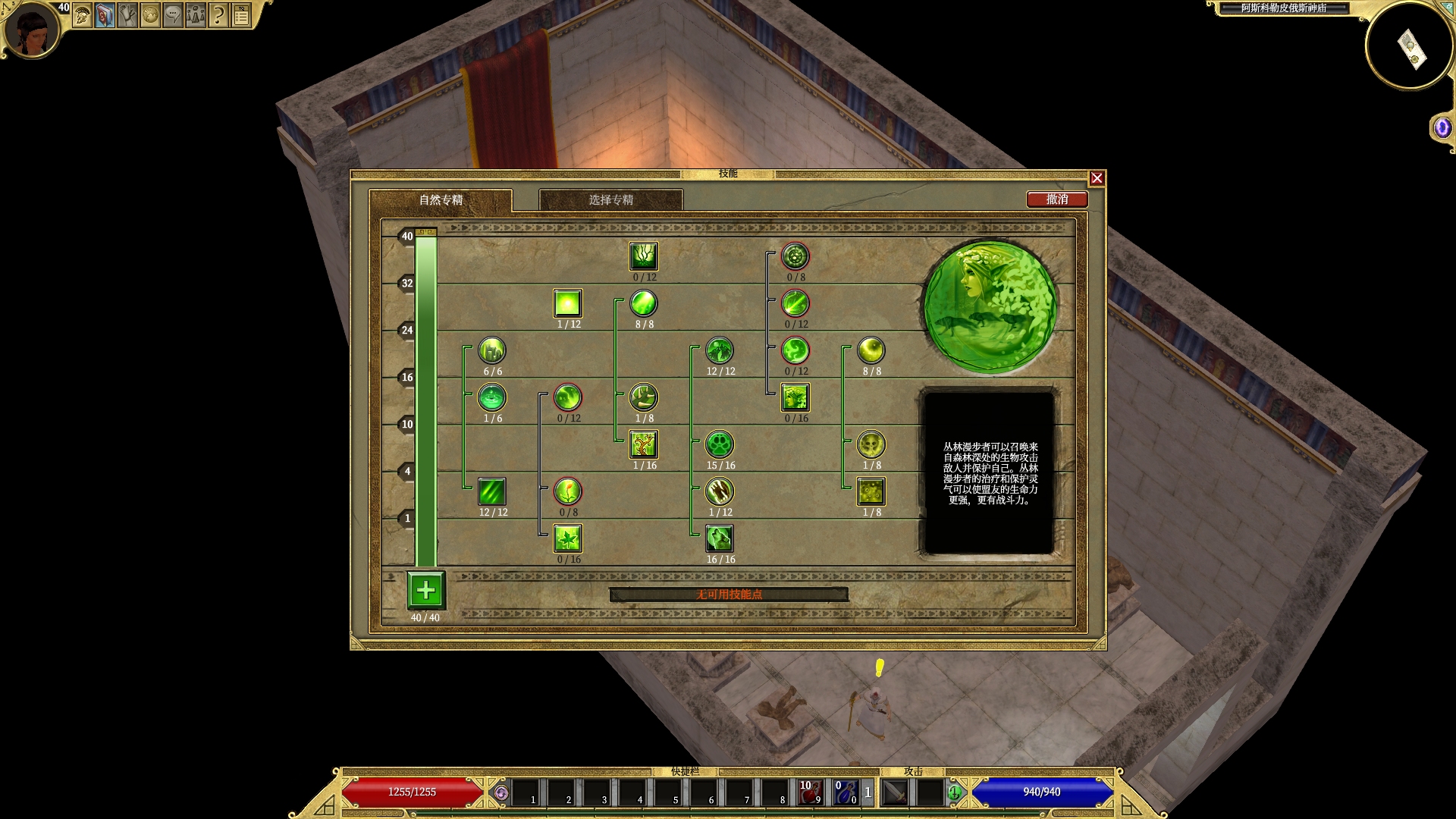Open the world map globe icon
The image size is (1456, 819).
click(151, 15)
